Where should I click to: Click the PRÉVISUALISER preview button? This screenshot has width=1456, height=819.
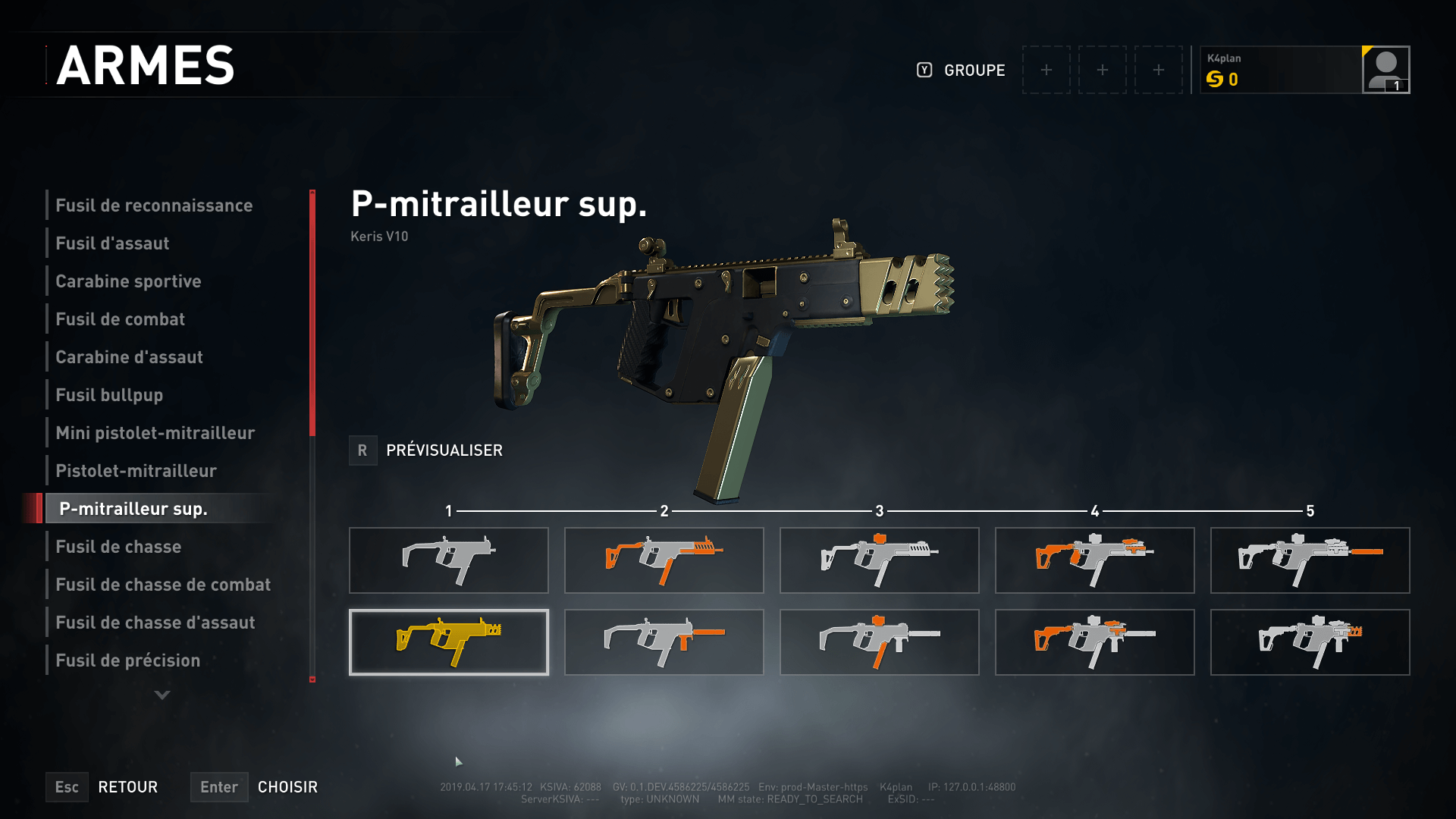[x=426, y=450]
